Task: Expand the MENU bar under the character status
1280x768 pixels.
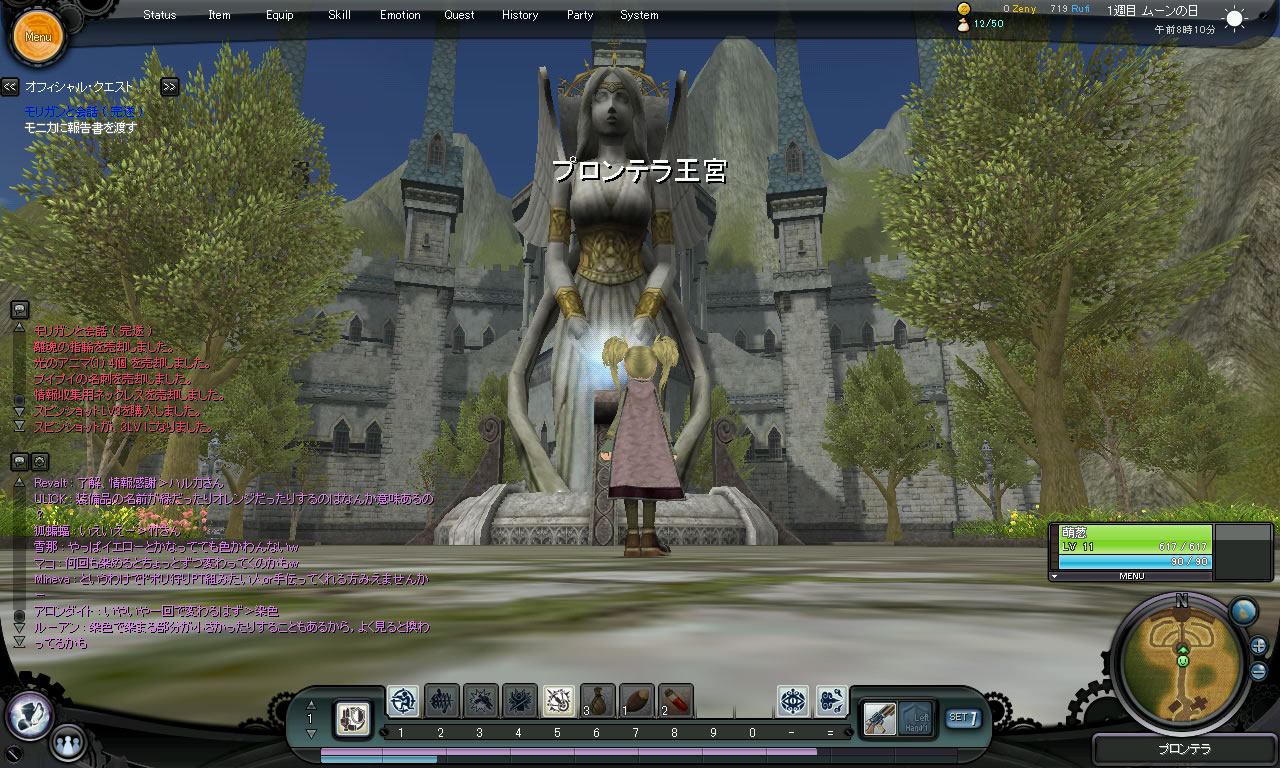Action: [1131, 576]
